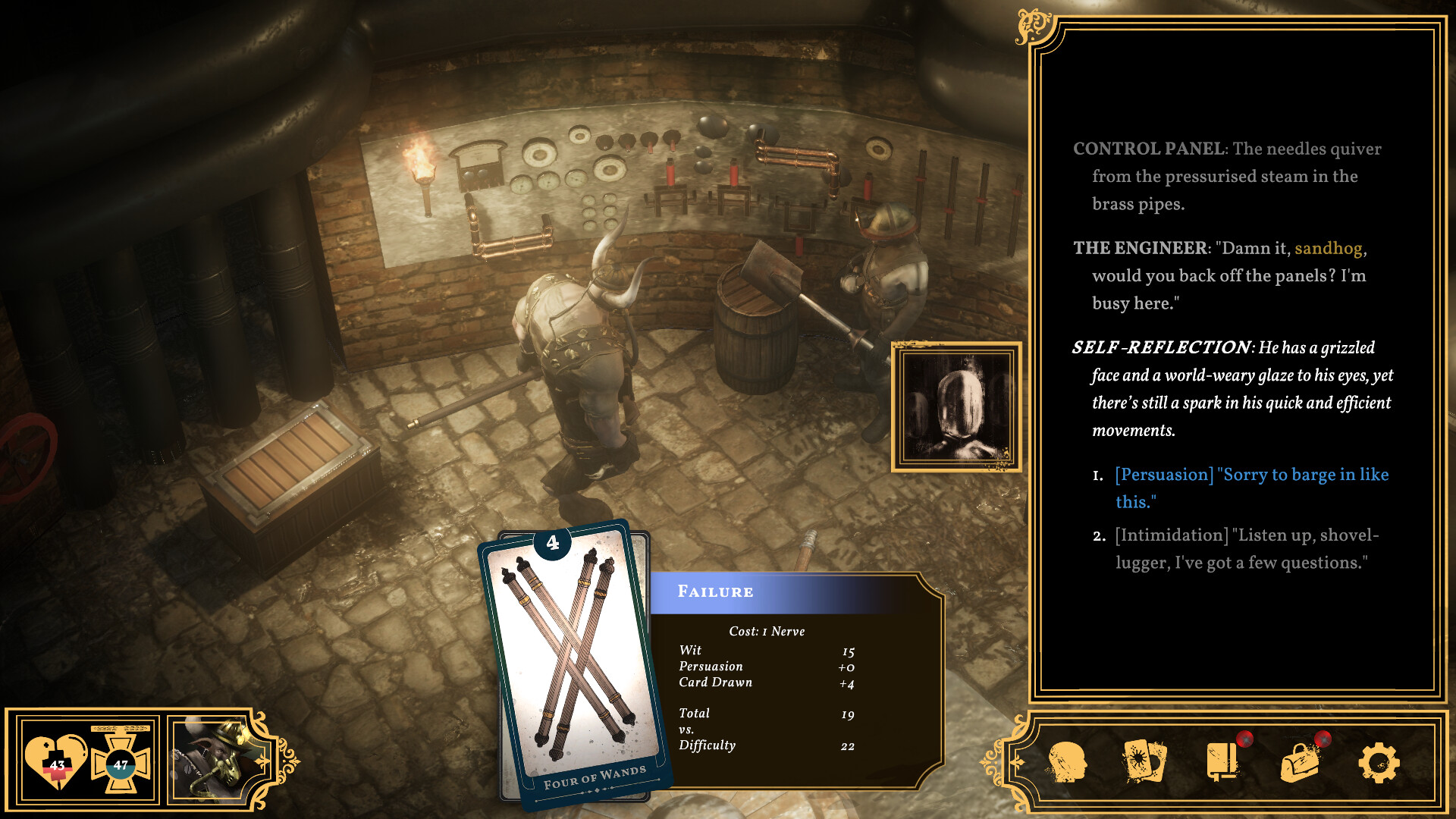Open the character head menu icon
This screenshot has height=819, width=1456.
1070,762
